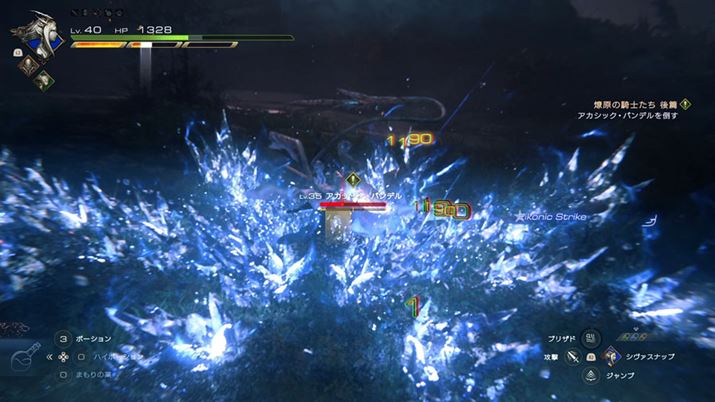The width and height of the screenshot is (715, 402).
Task: Click the 攻撃 sword attack icon
Action: click(x=571, y=356)
